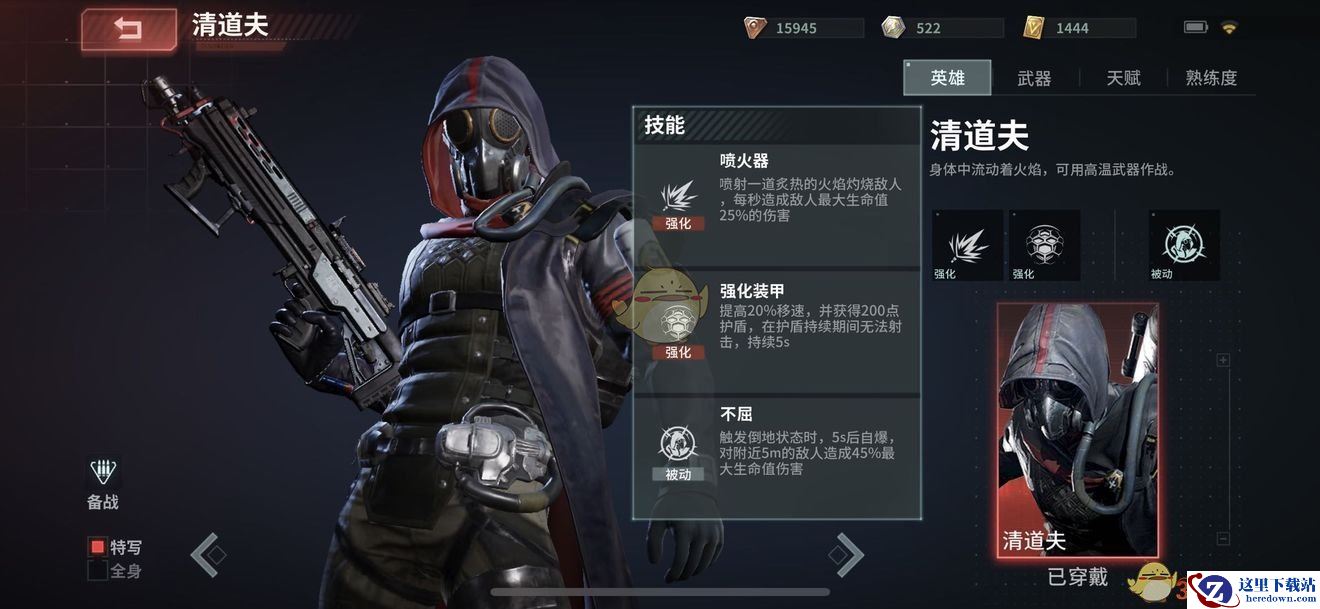Click the gold ticket counter showing 1444
The image size is (1320, 609).
[x=1079, y=28]
